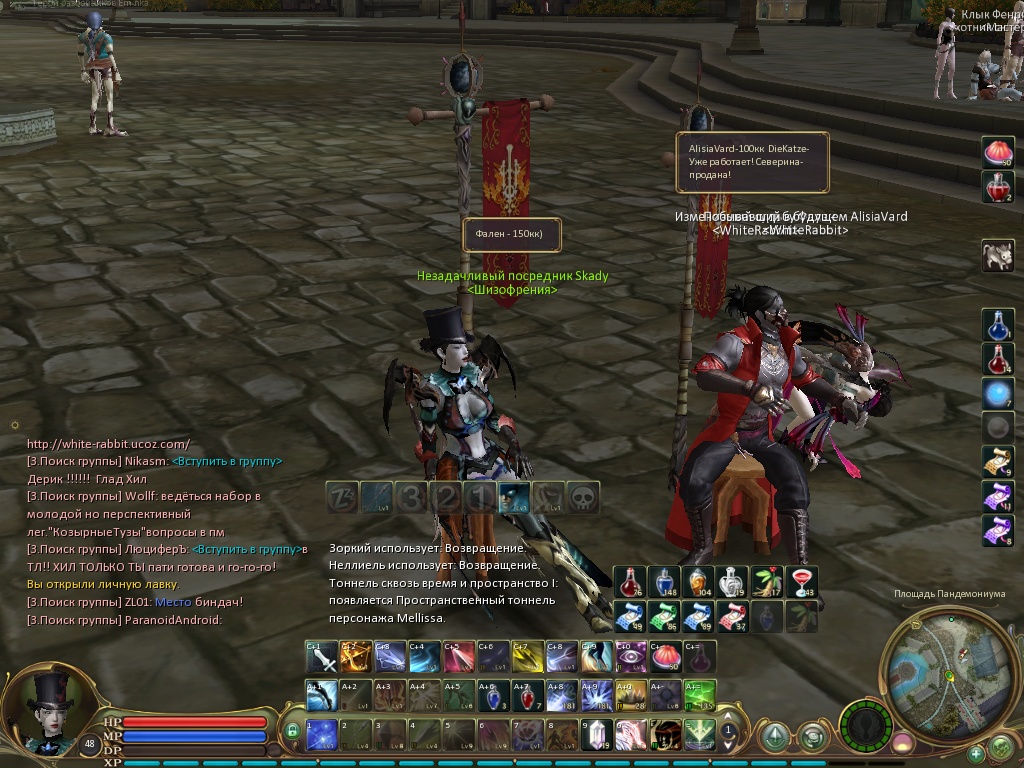Use the green scroll item in consumables bar

click(x=662, y=616)
